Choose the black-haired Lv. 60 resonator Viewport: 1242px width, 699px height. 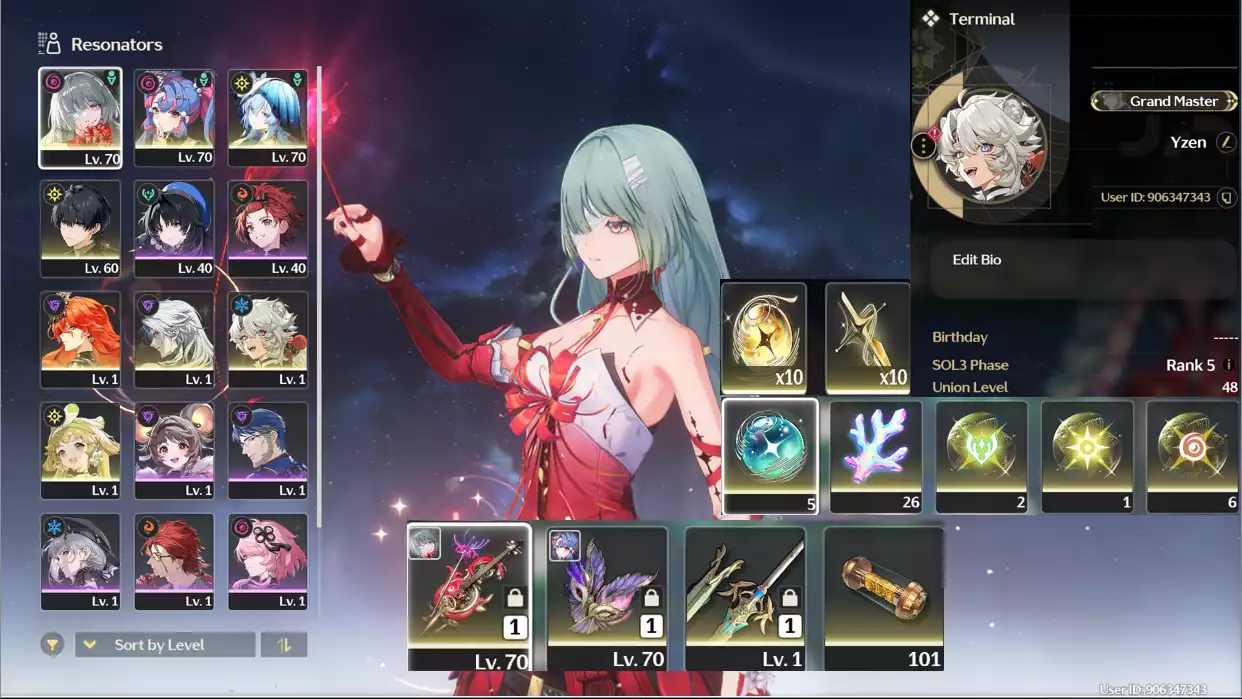(x=80, y=228)
